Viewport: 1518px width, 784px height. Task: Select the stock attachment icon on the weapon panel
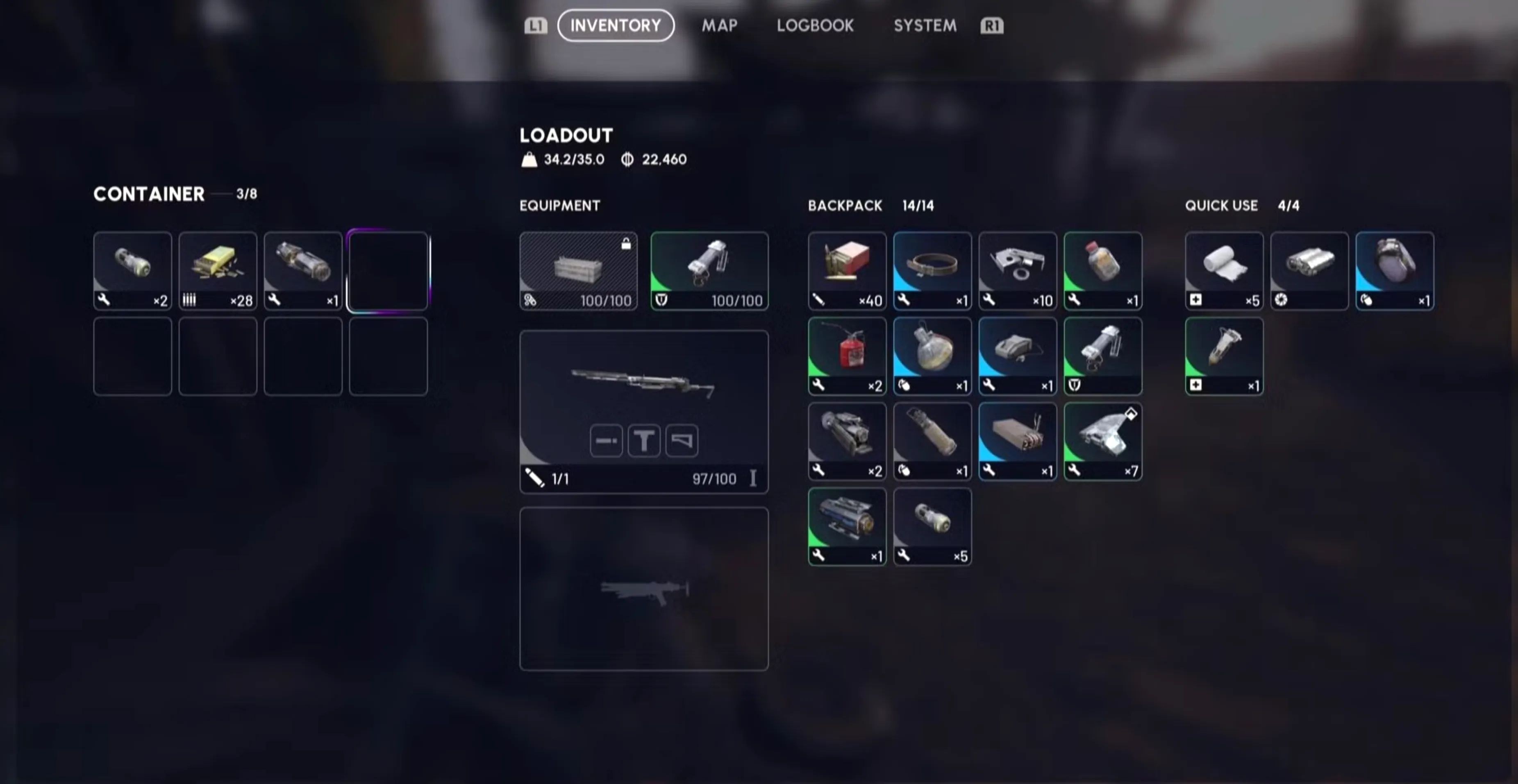[x=681, y=440]
